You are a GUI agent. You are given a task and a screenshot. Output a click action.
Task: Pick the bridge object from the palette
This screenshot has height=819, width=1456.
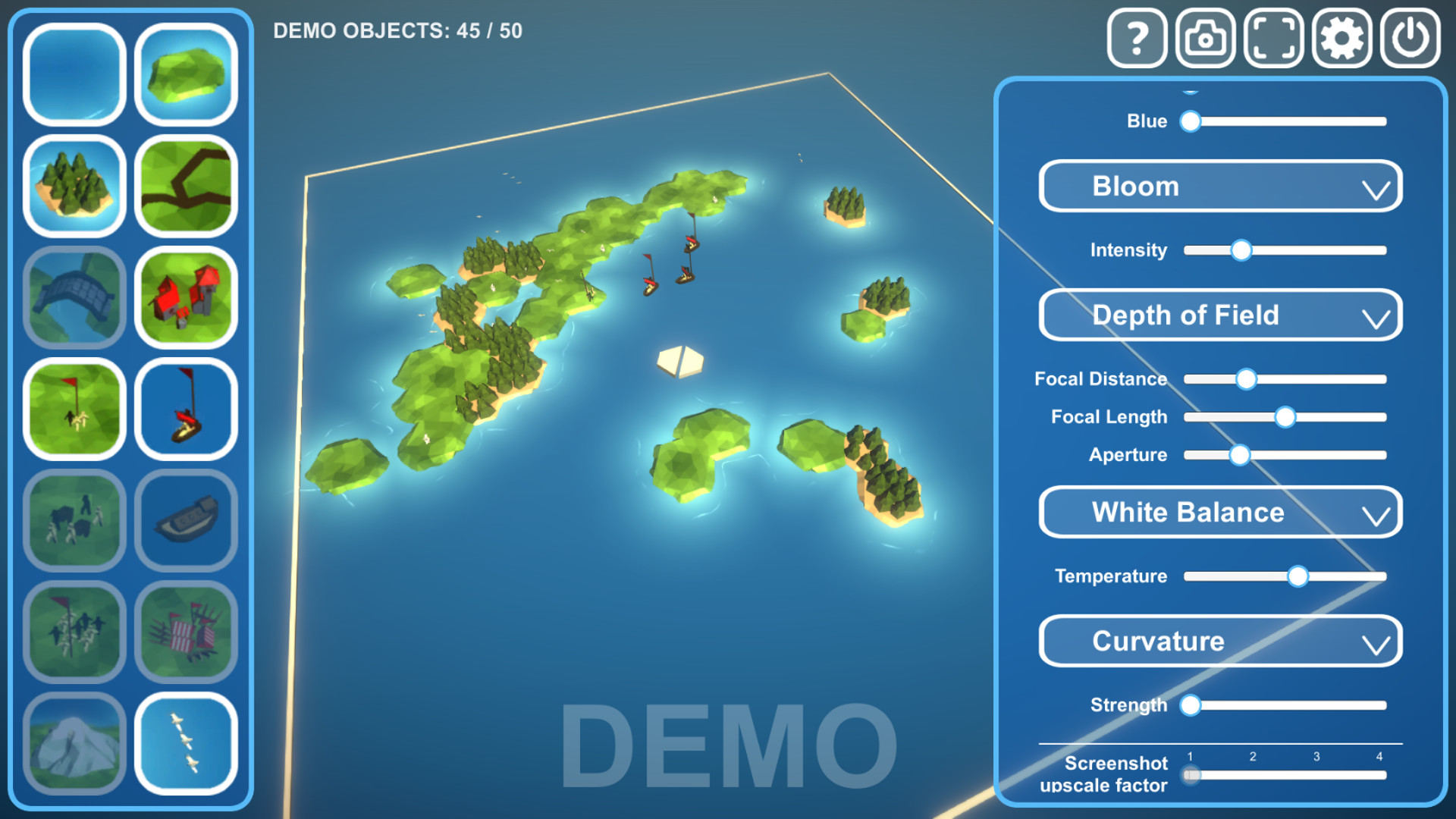(x=74, y=298)
